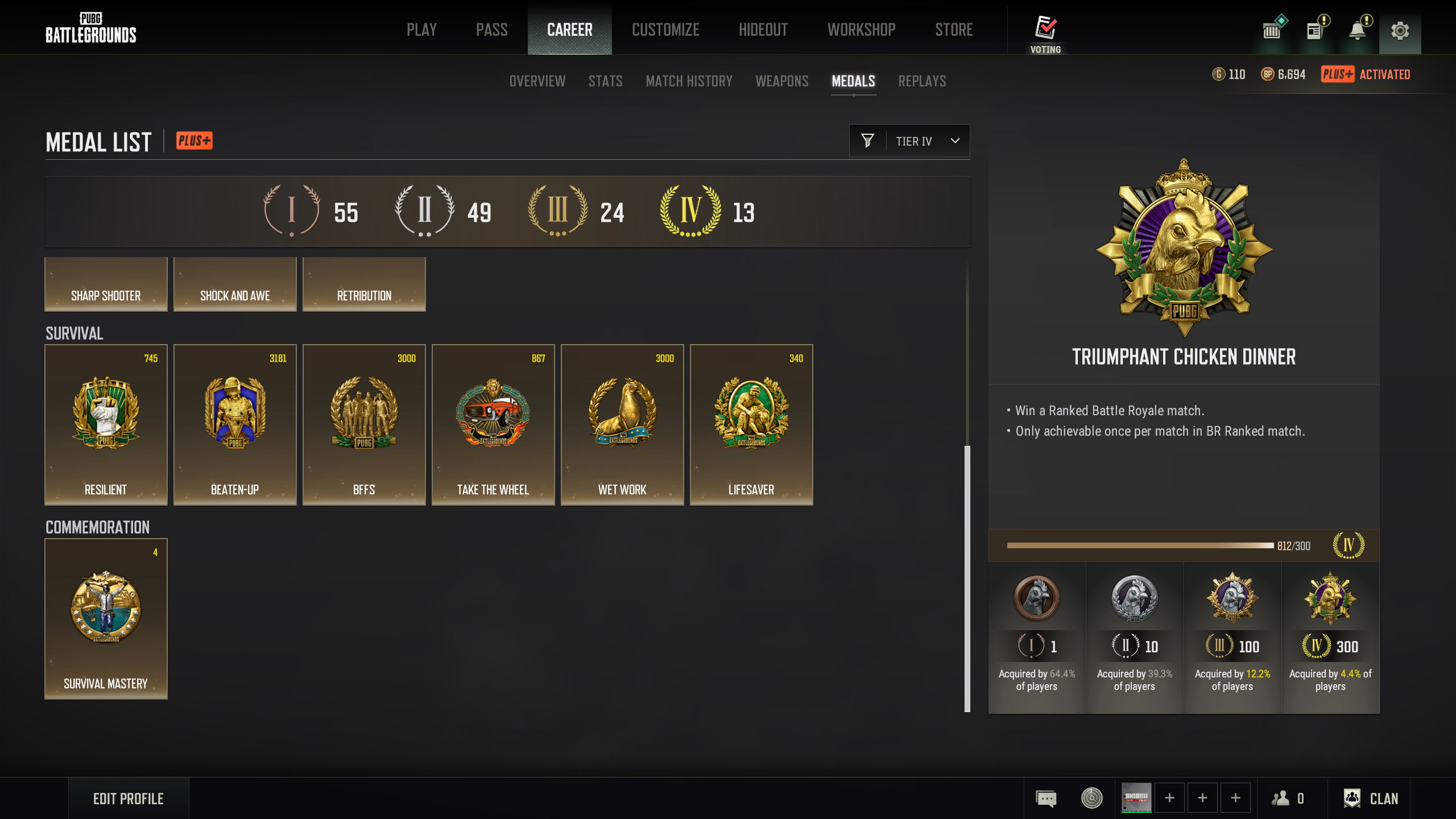This screenshot has width=1456, height=819.
Task: Switch to the Customize tab
Action: click(x=665, y=30)
